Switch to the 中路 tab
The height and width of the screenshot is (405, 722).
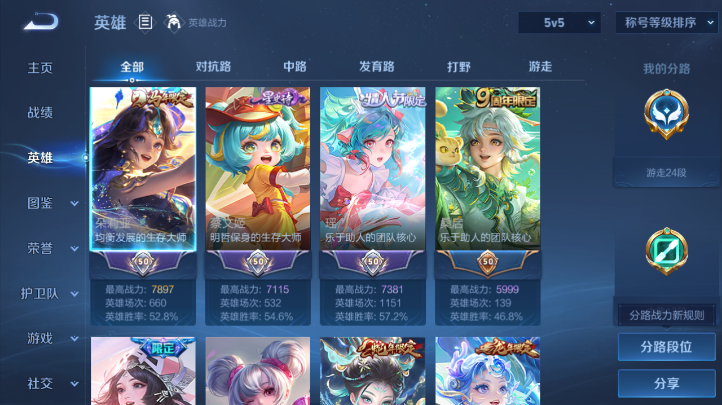[295, 67]
